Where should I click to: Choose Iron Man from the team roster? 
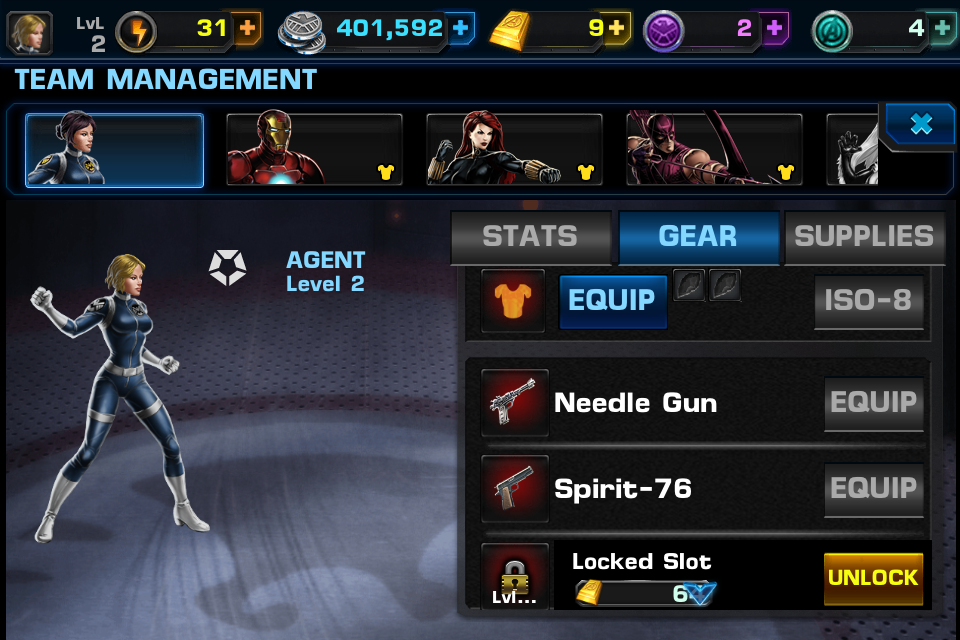314,150
